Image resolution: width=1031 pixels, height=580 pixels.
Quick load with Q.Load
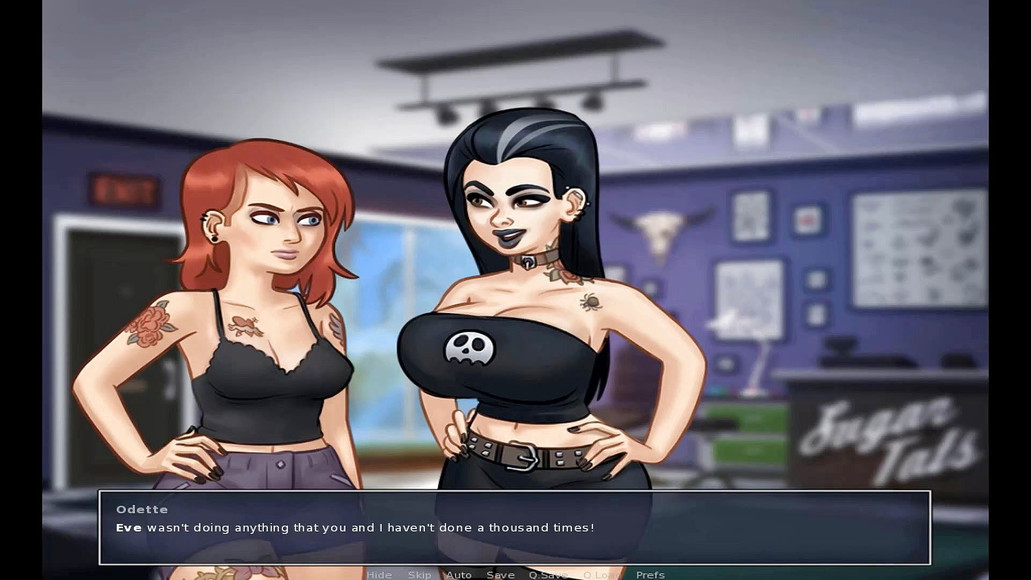coord(600,575)
